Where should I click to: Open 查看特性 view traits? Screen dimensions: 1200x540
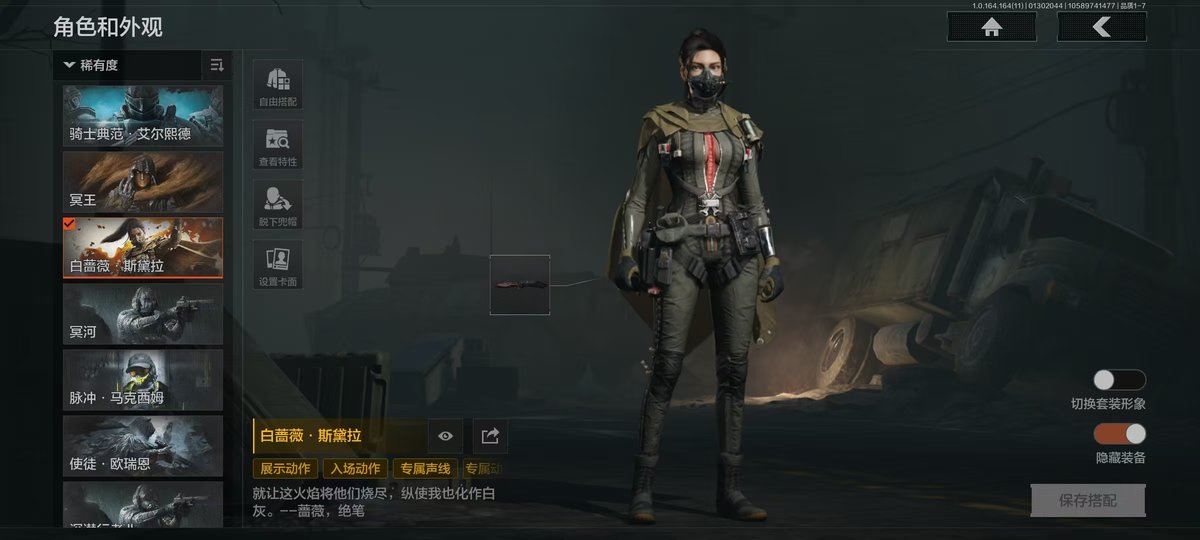277,145
